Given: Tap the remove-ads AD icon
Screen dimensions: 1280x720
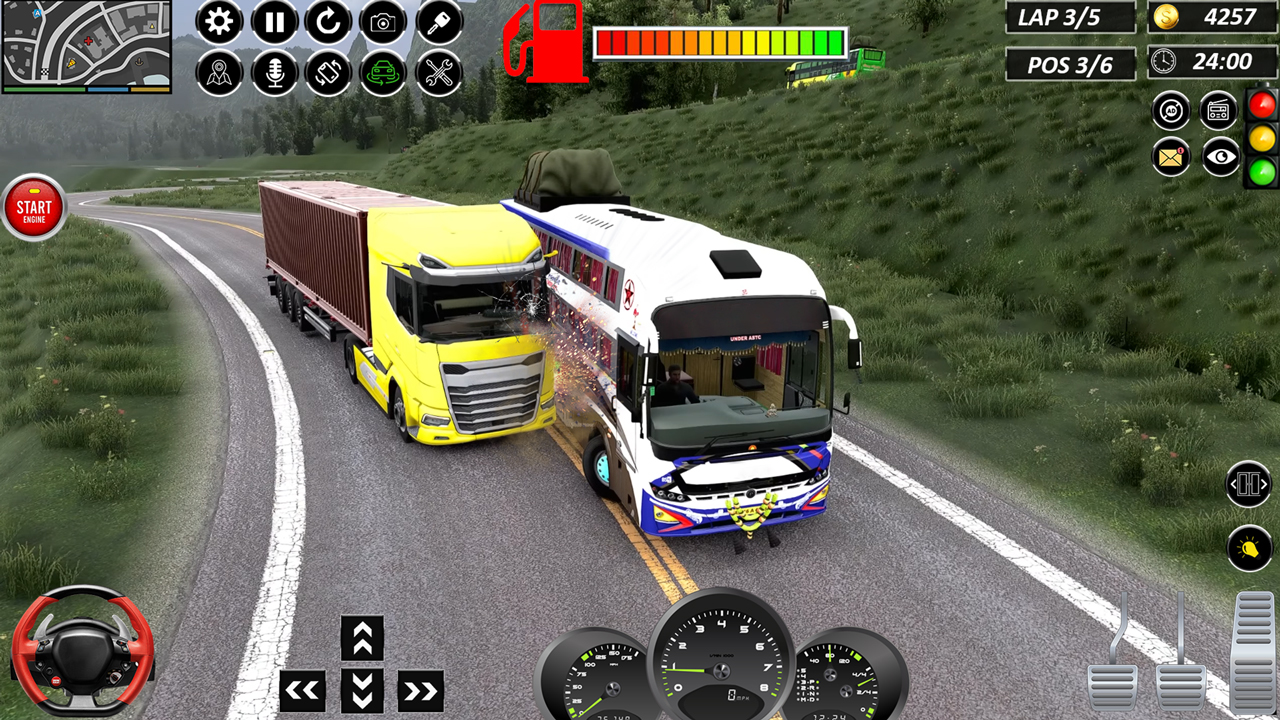Looking at the screenshot, I should pyautogui.click(x=1169, y=111).
